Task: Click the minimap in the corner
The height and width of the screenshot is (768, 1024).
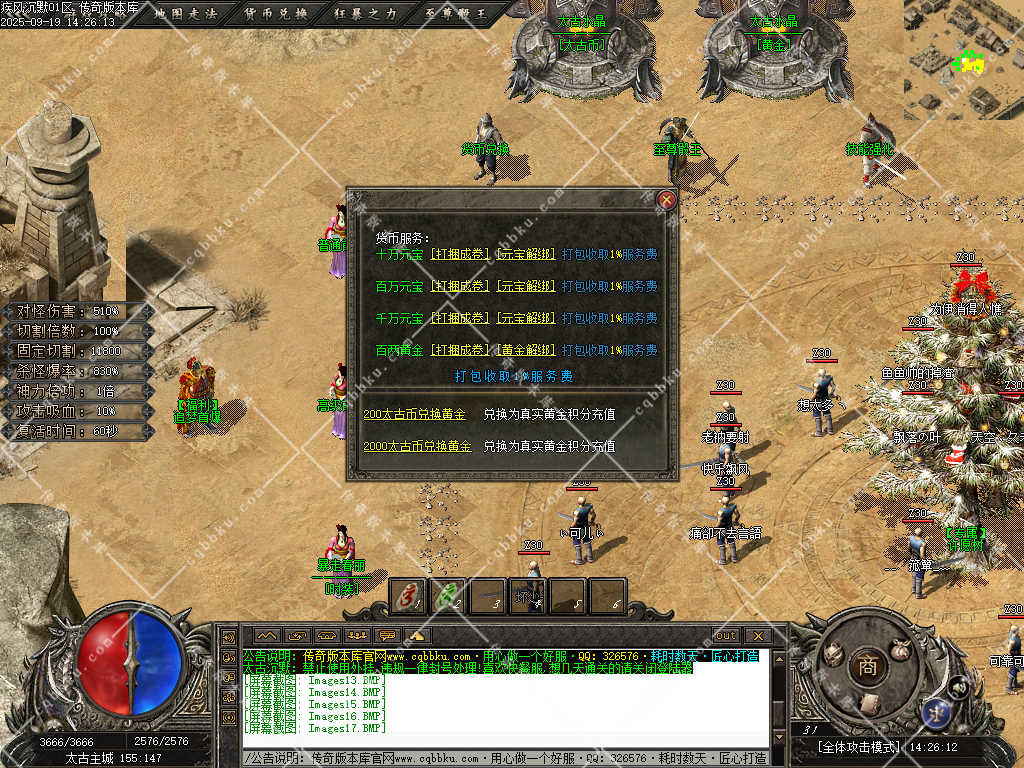Action: coord(964,58)
